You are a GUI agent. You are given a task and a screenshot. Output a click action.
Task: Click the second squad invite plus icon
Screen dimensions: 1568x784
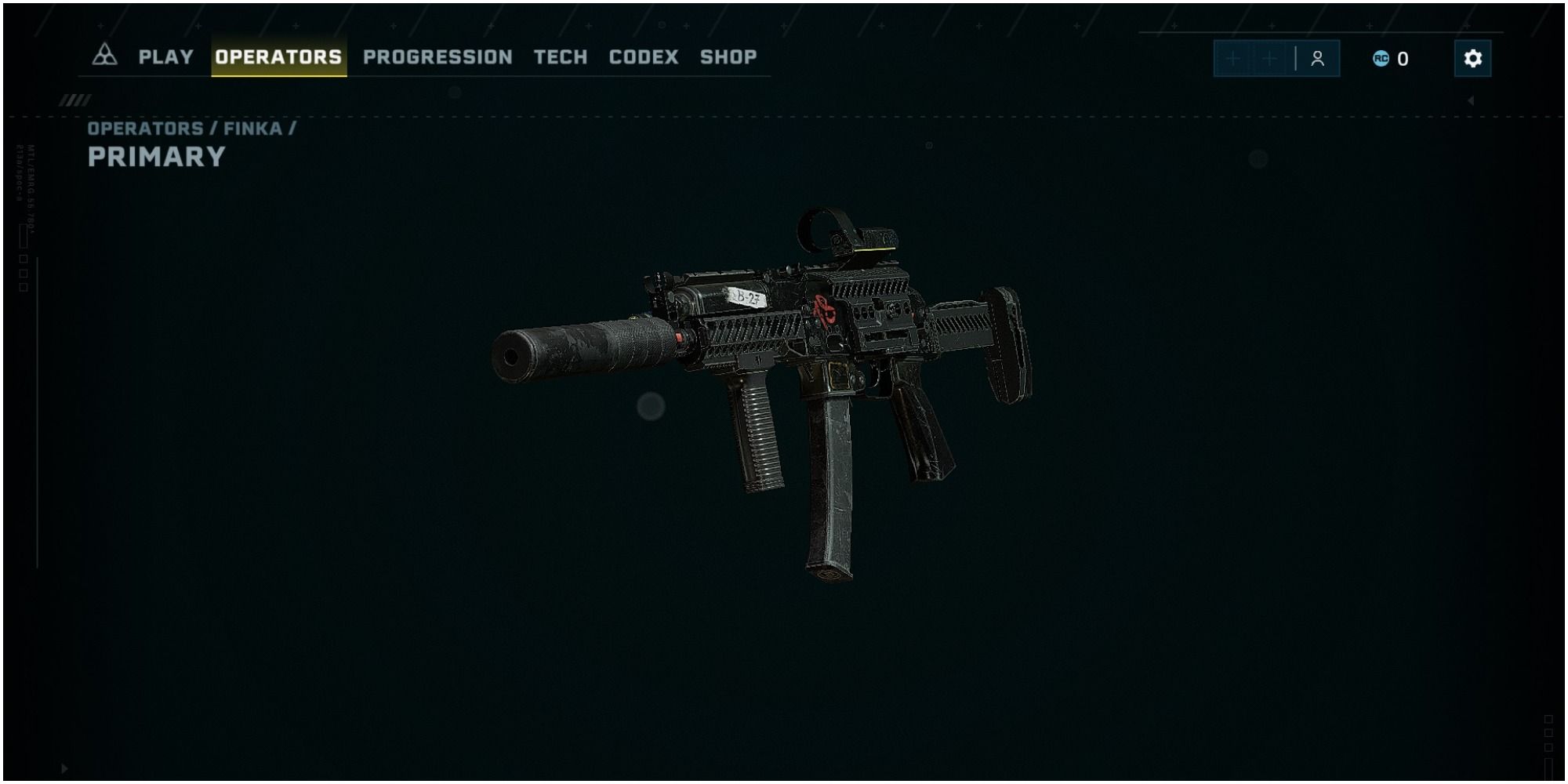(x=1269, y=56)
